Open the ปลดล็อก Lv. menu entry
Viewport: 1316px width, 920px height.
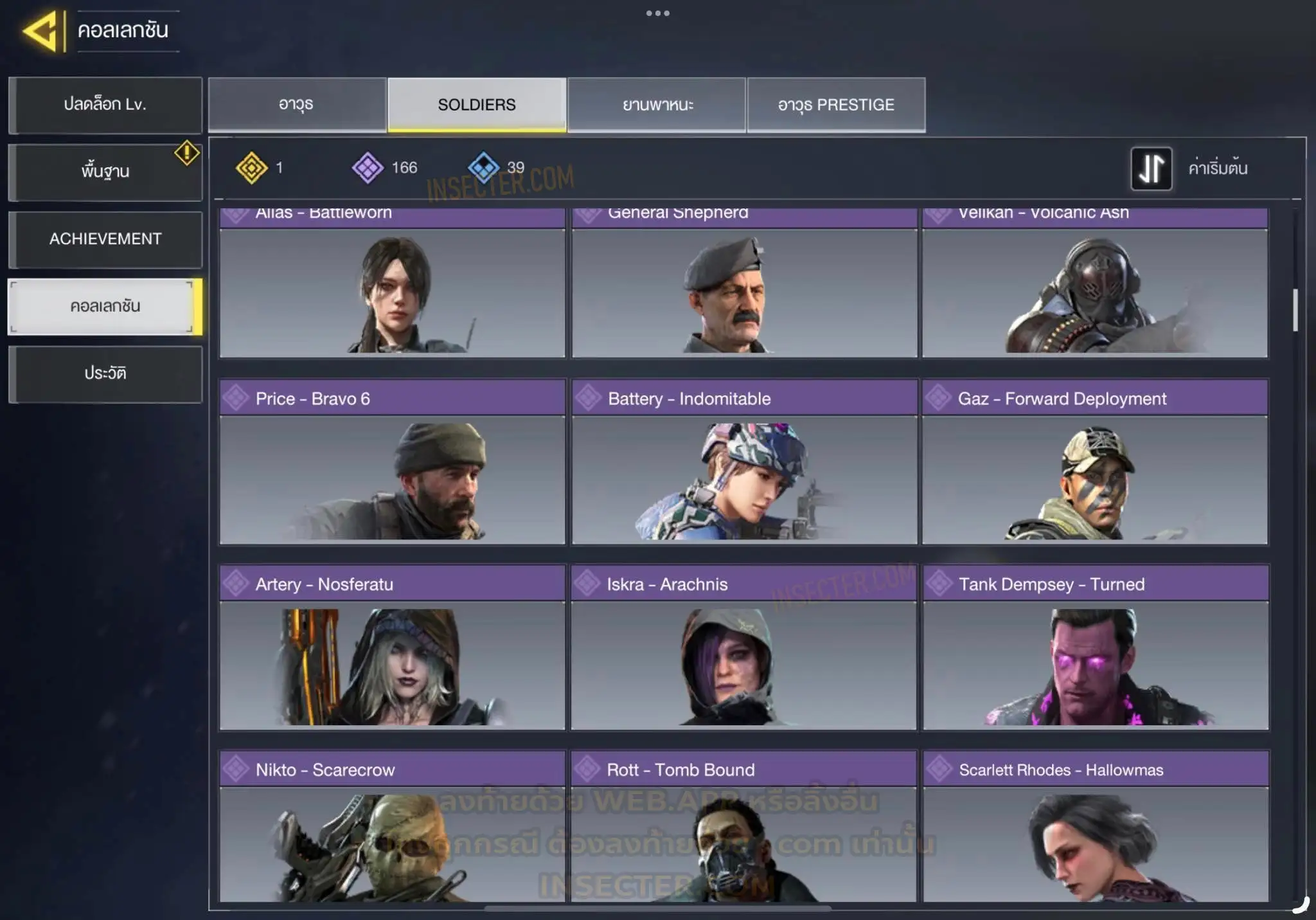tap(105, 105)
